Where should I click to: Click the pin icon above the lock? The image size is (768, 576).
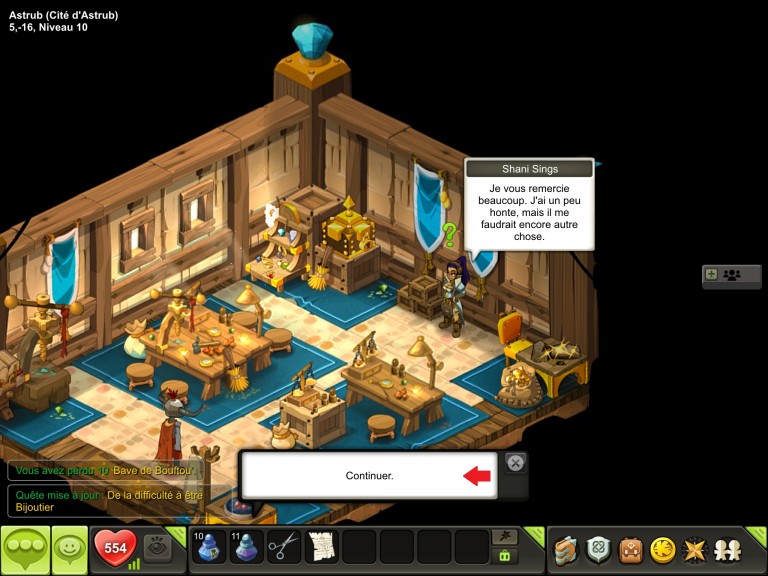point(505,537)
